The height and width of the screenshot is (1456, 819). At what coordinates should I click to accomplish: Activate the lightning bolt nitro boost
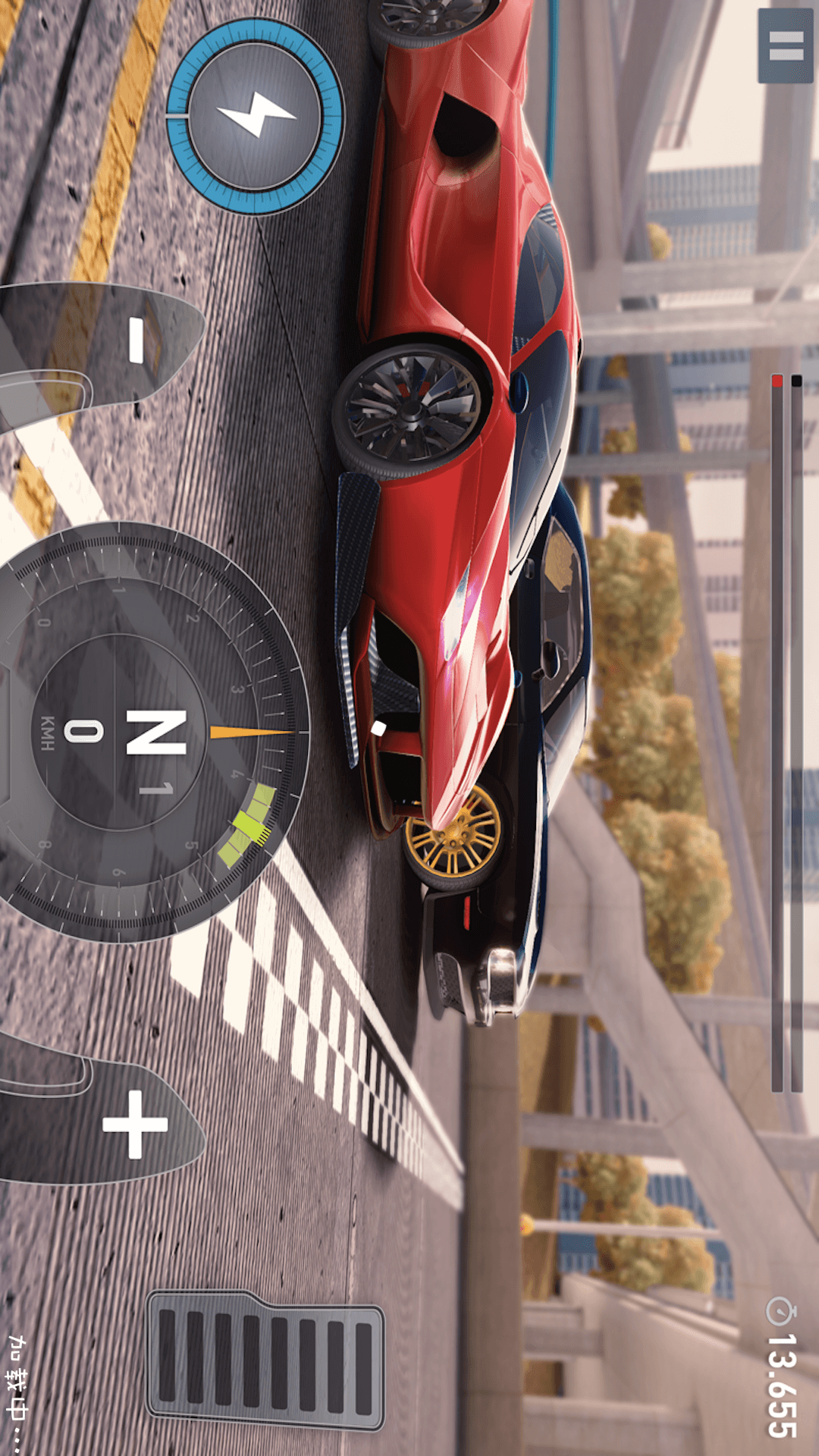point(255,116)
